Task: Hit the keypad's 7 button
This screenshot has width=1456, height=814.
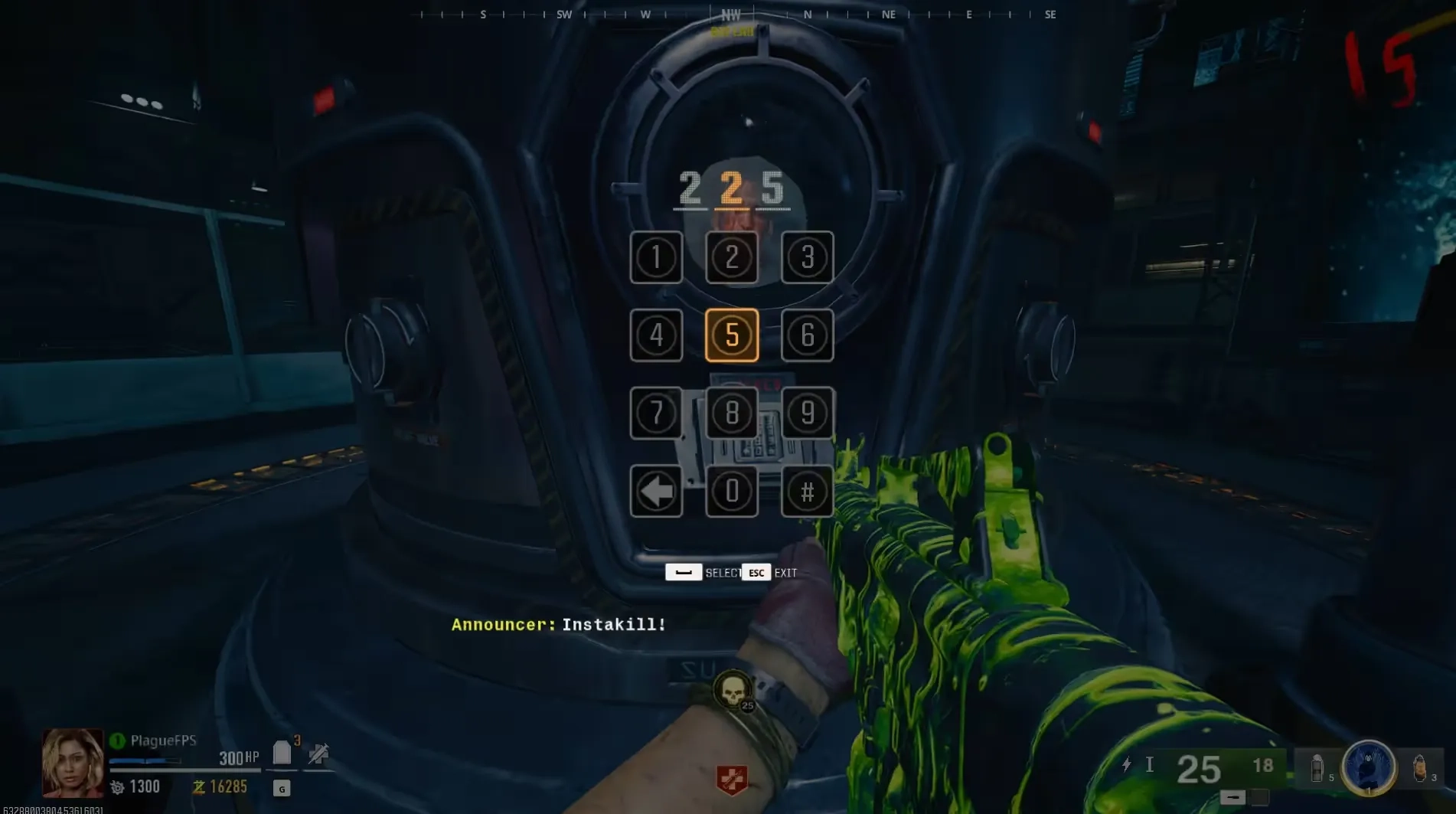Action: (656, 414)
